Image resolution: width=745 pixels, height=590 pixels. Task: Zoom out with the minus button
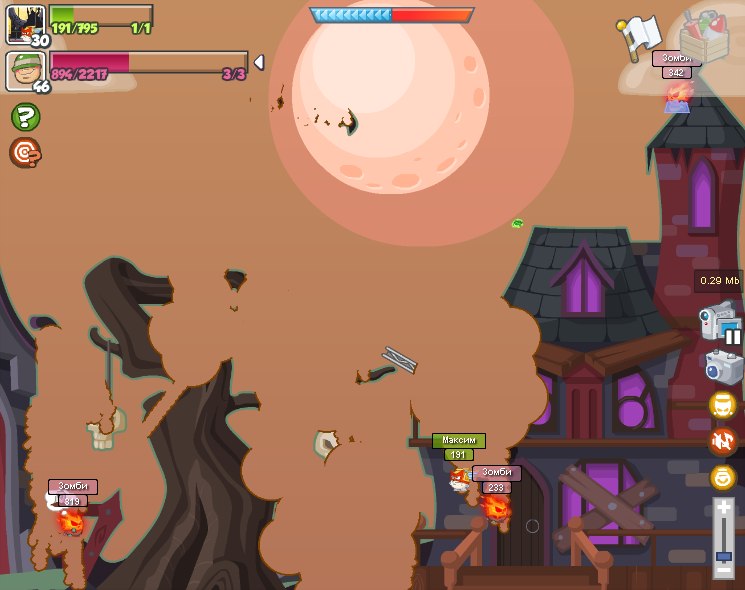pyautogui.click(x=723, y=572)
